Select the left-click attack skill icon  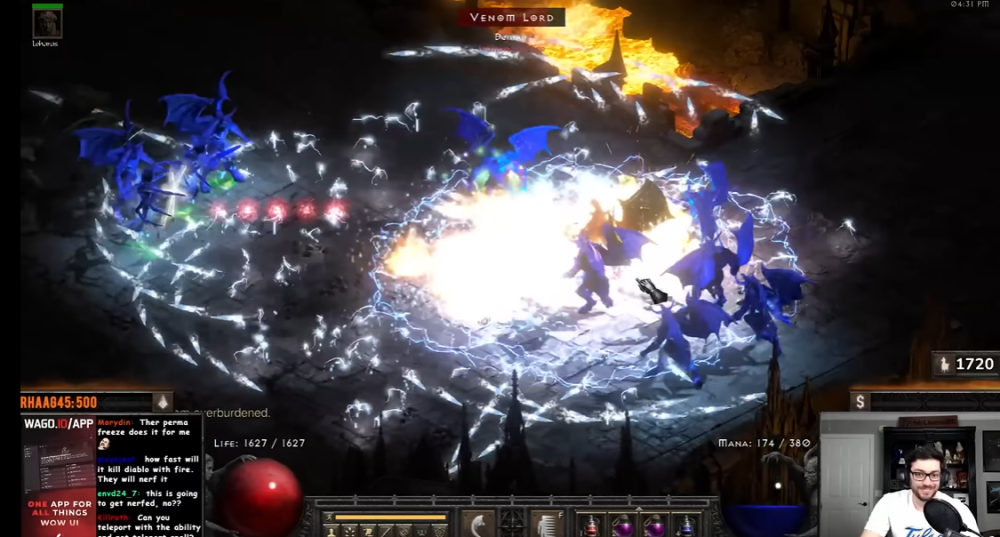point(477,523)
